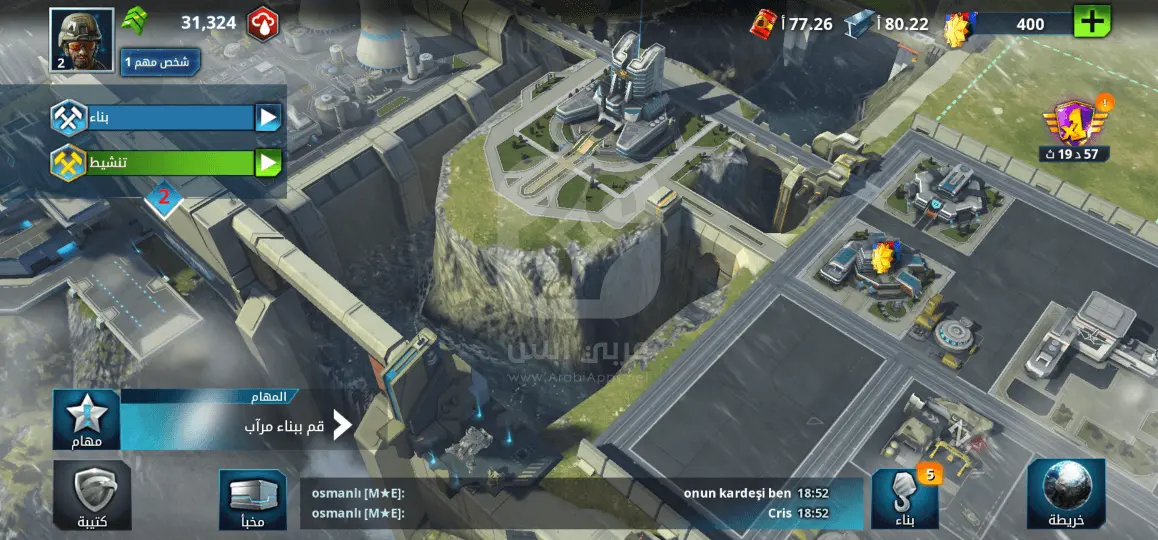
Task: Open the missions star button
Action: [86, 421]
